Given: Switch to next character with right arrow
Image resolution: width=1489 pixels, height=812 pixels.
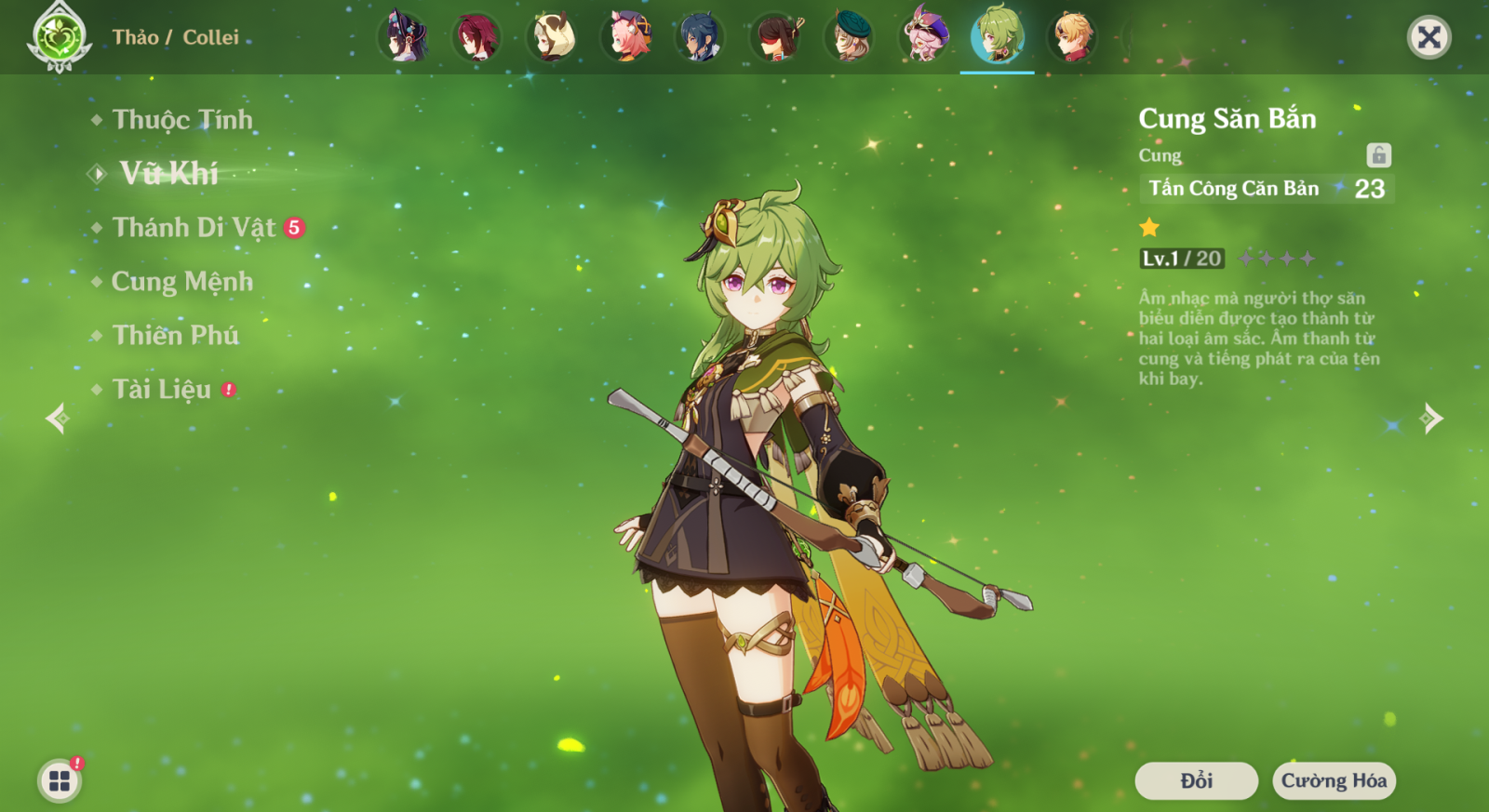Looking at the screenshot, I should click(1431, 419).
